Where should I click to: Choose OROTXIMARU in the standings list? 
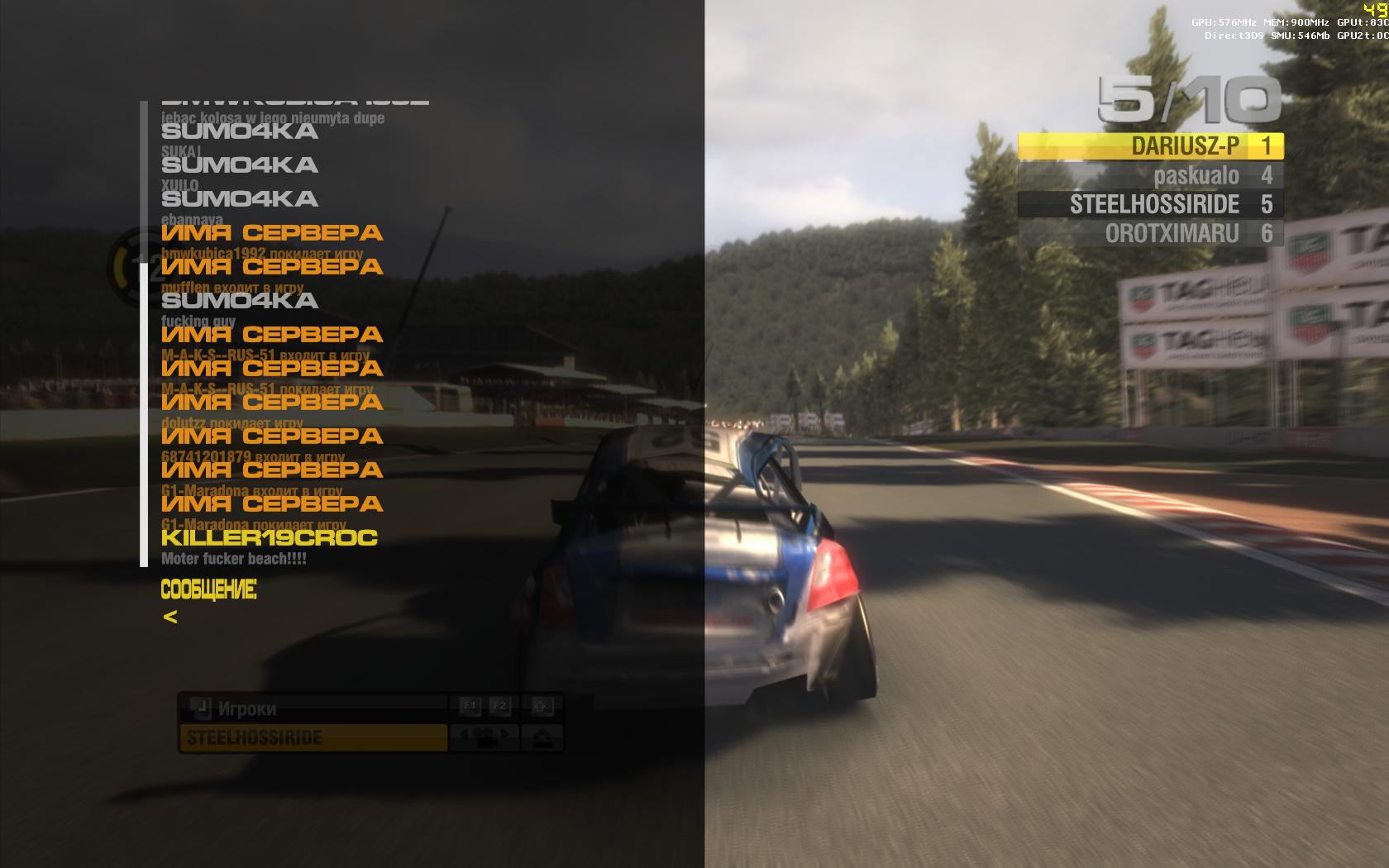point(1150,233)
